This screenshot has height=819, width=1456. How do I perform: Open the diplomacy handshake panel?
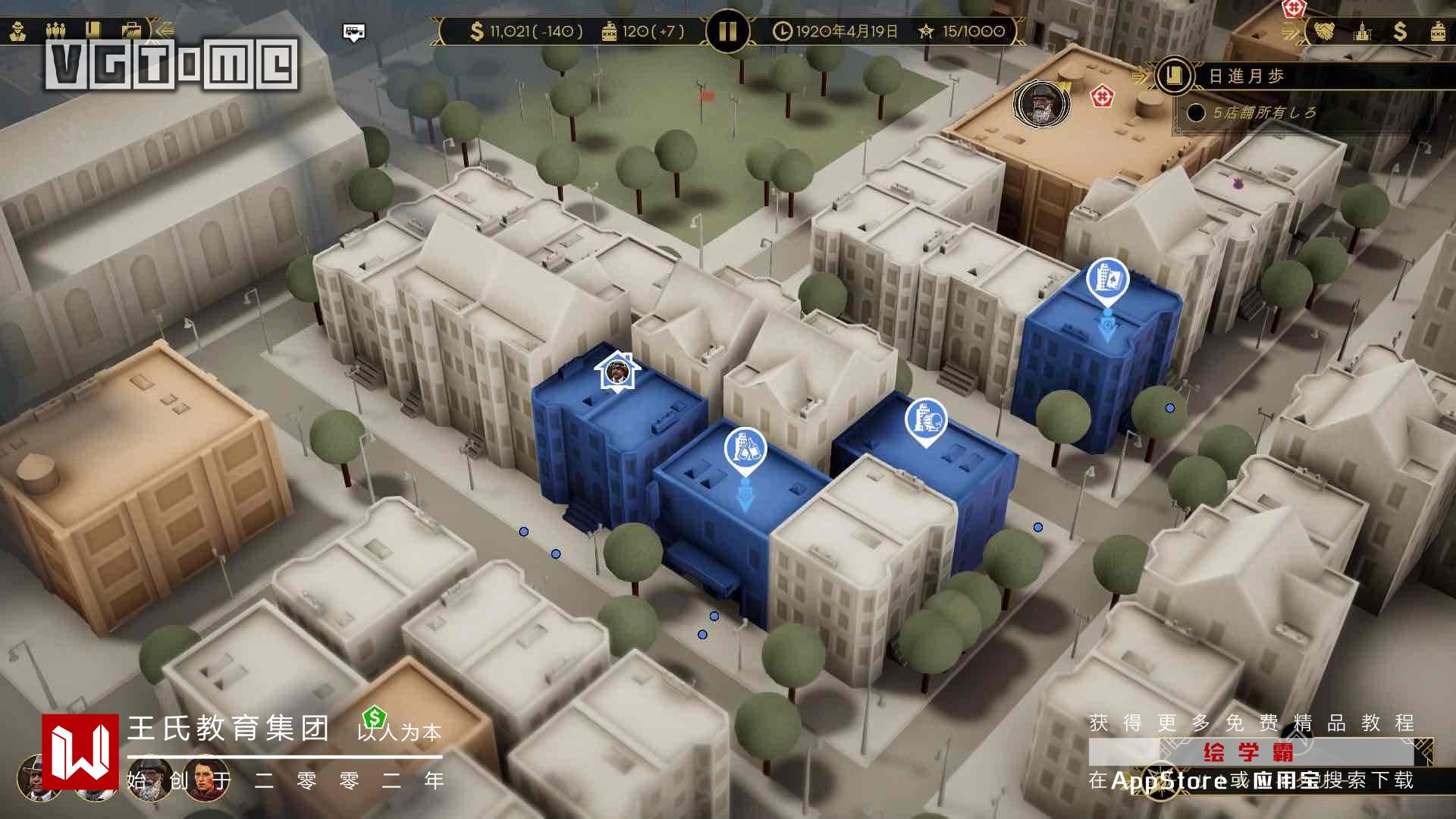click(1324, 31)
